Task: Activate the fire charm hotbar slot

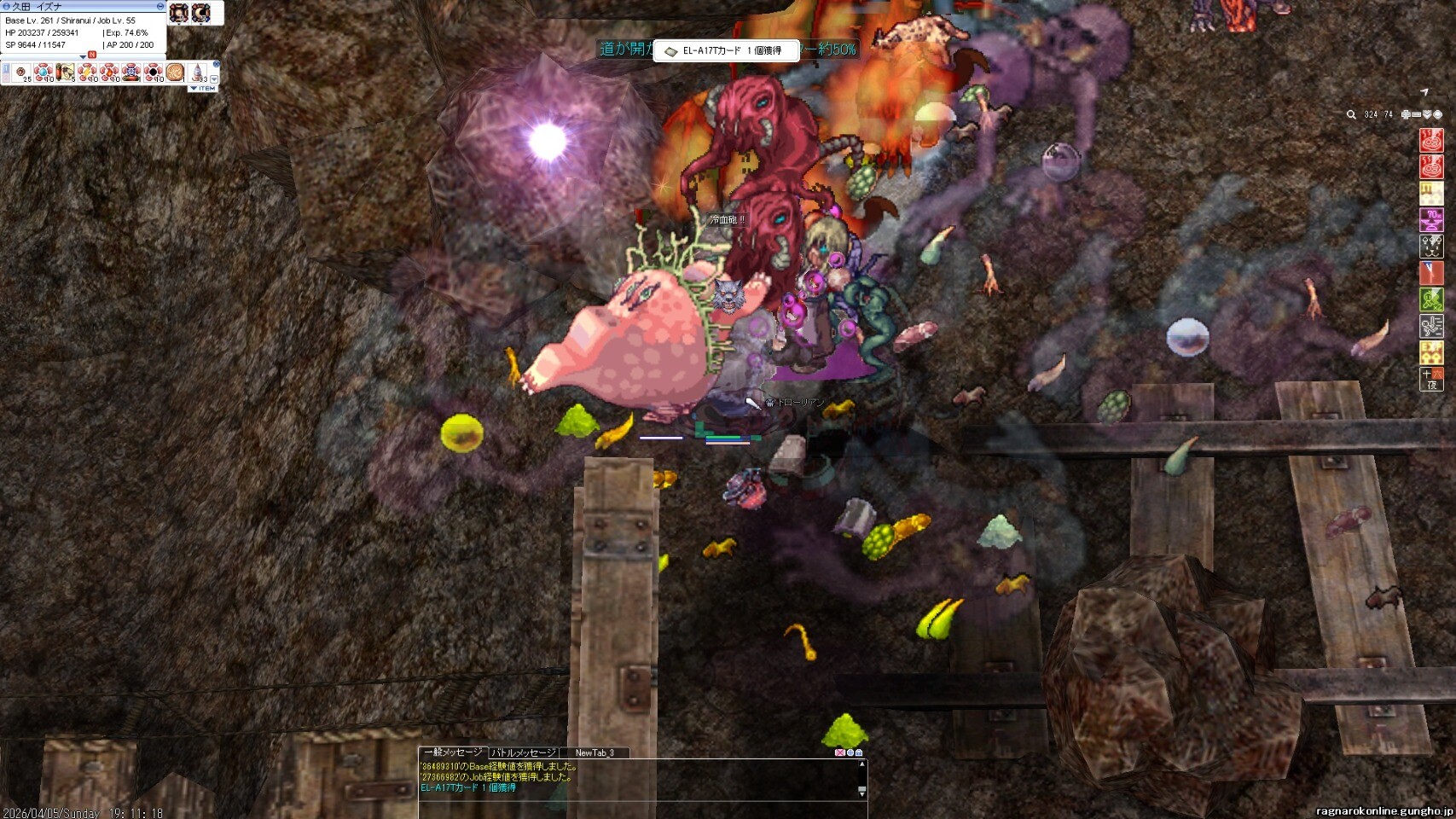Action: 109,73
